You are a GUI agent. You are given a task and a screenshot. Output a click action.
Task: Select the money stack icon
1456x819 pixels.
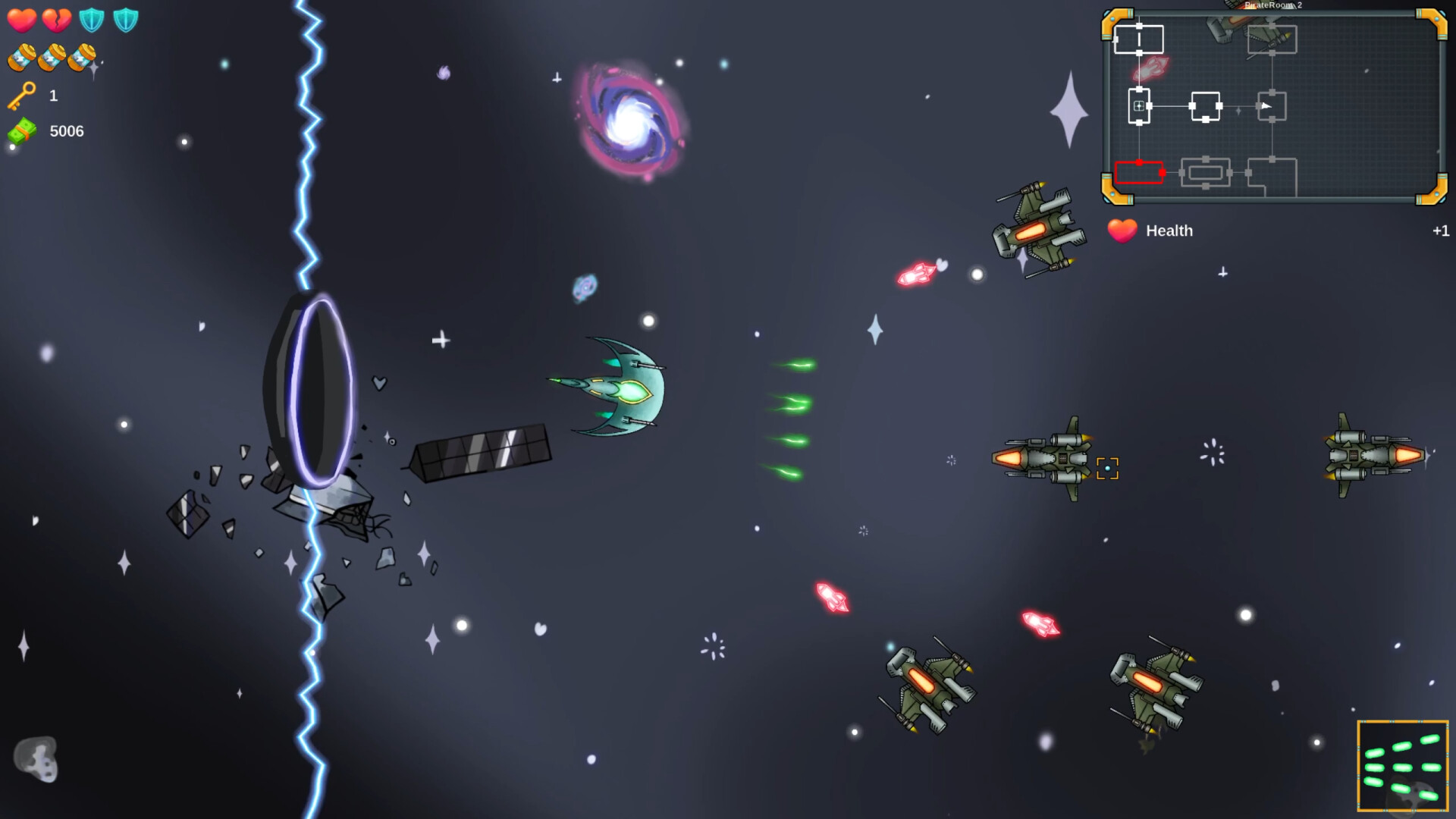click(x=23, y=130)
